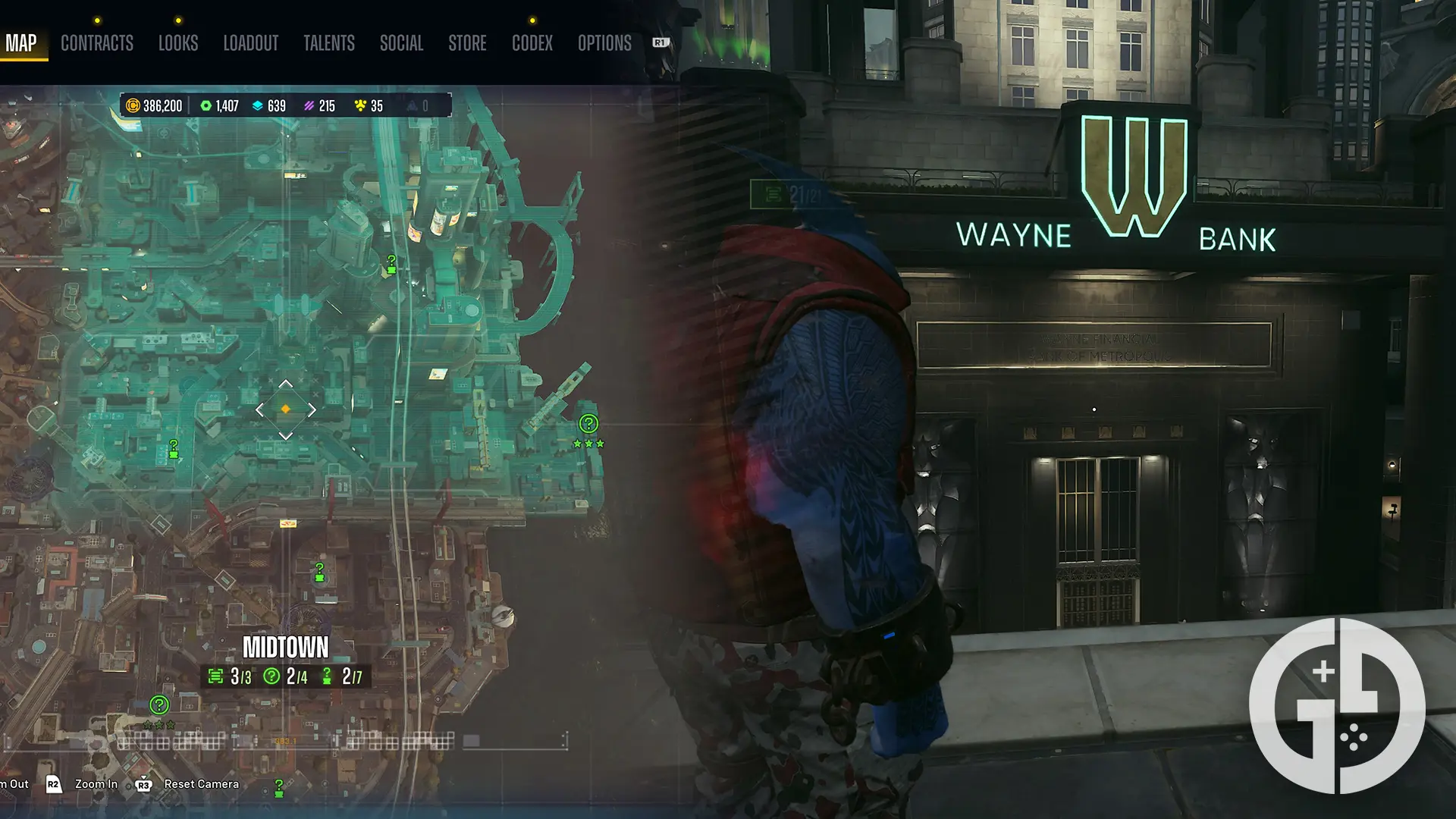Click the distance scale bar reading 383.1
The height and width of the screenshot is (819, 1456).
point(284,742)
